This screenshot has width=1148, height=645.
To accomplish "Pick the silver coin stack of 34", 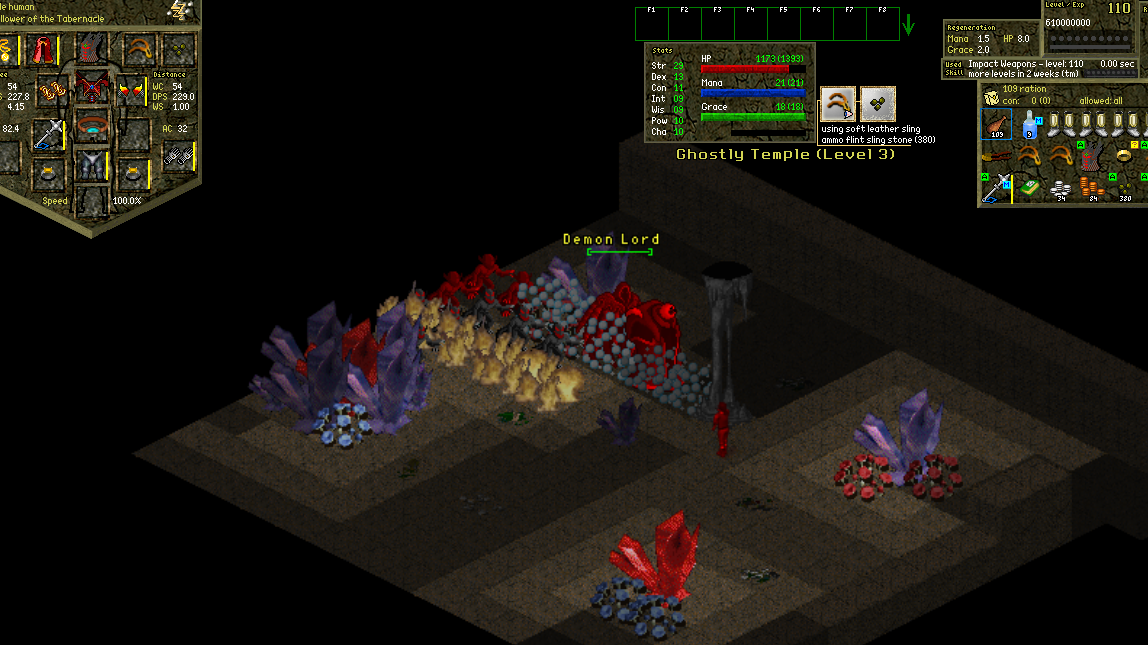I will click(x=1062, y=189).
